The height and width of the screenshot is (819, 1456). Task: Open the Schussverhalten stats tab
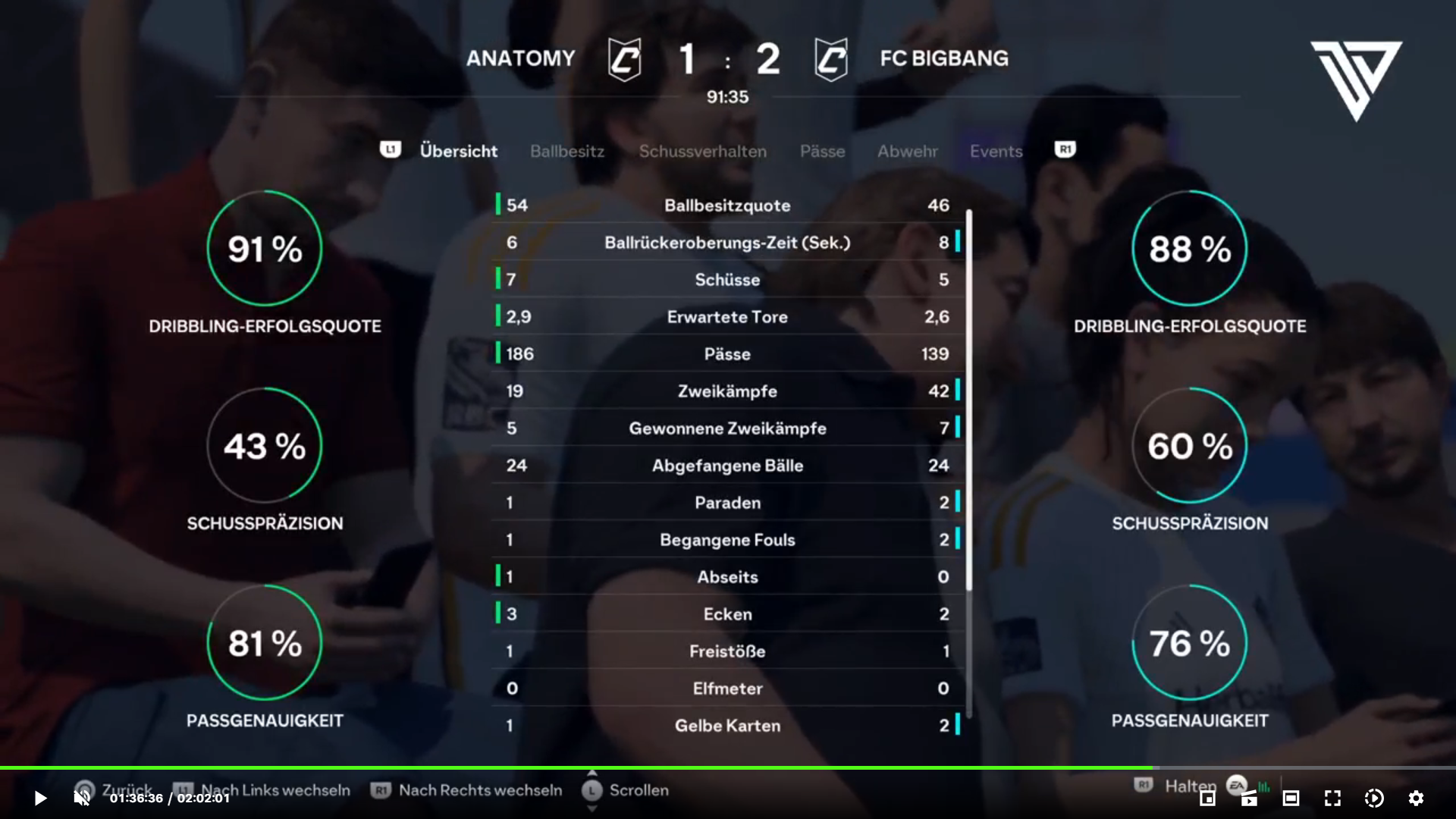click(702, 152)
